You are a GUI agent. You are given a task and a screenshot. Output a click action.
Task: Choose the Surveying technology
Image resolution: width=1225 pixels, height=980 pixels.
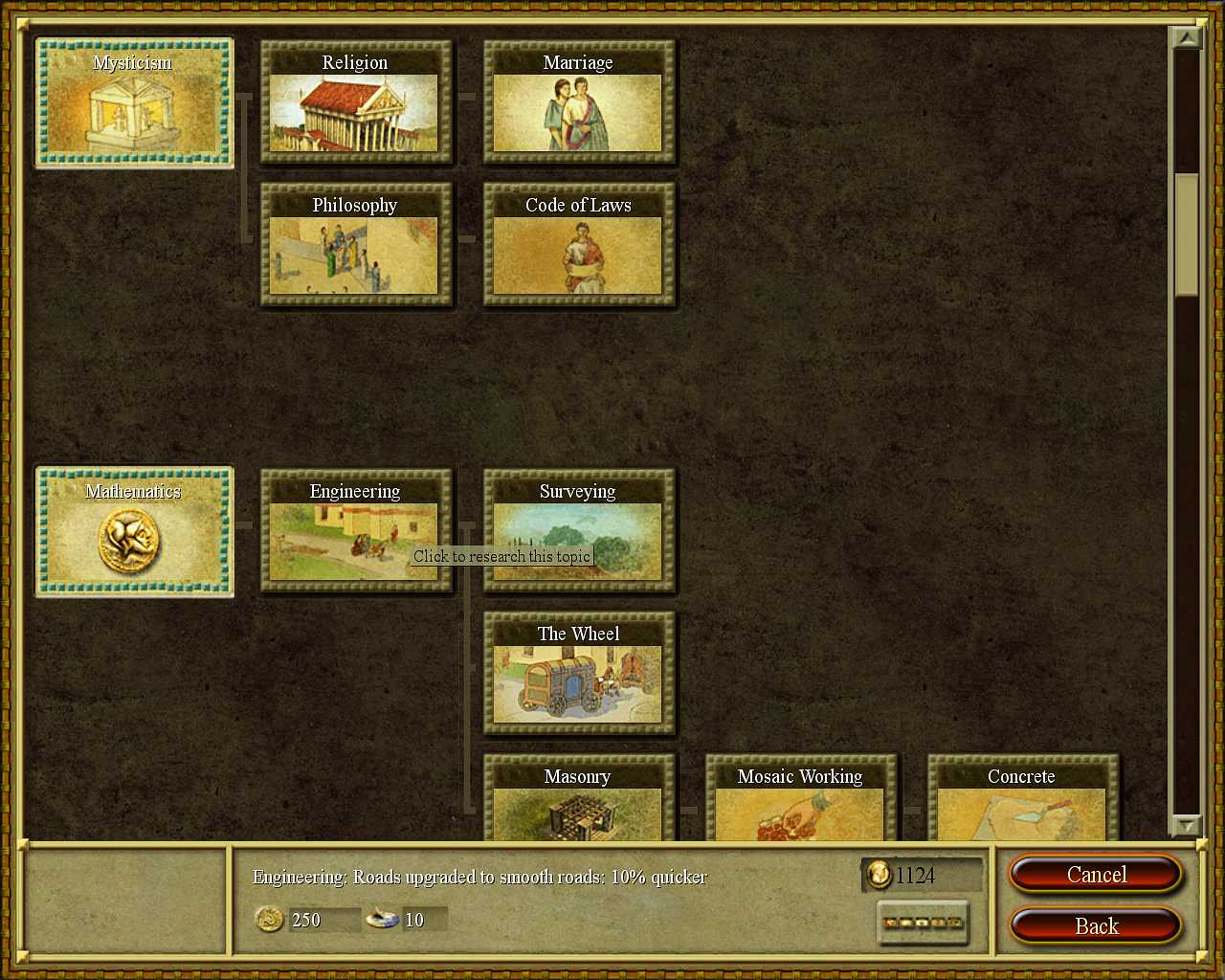pyautogui.click(x=578, y=532)
